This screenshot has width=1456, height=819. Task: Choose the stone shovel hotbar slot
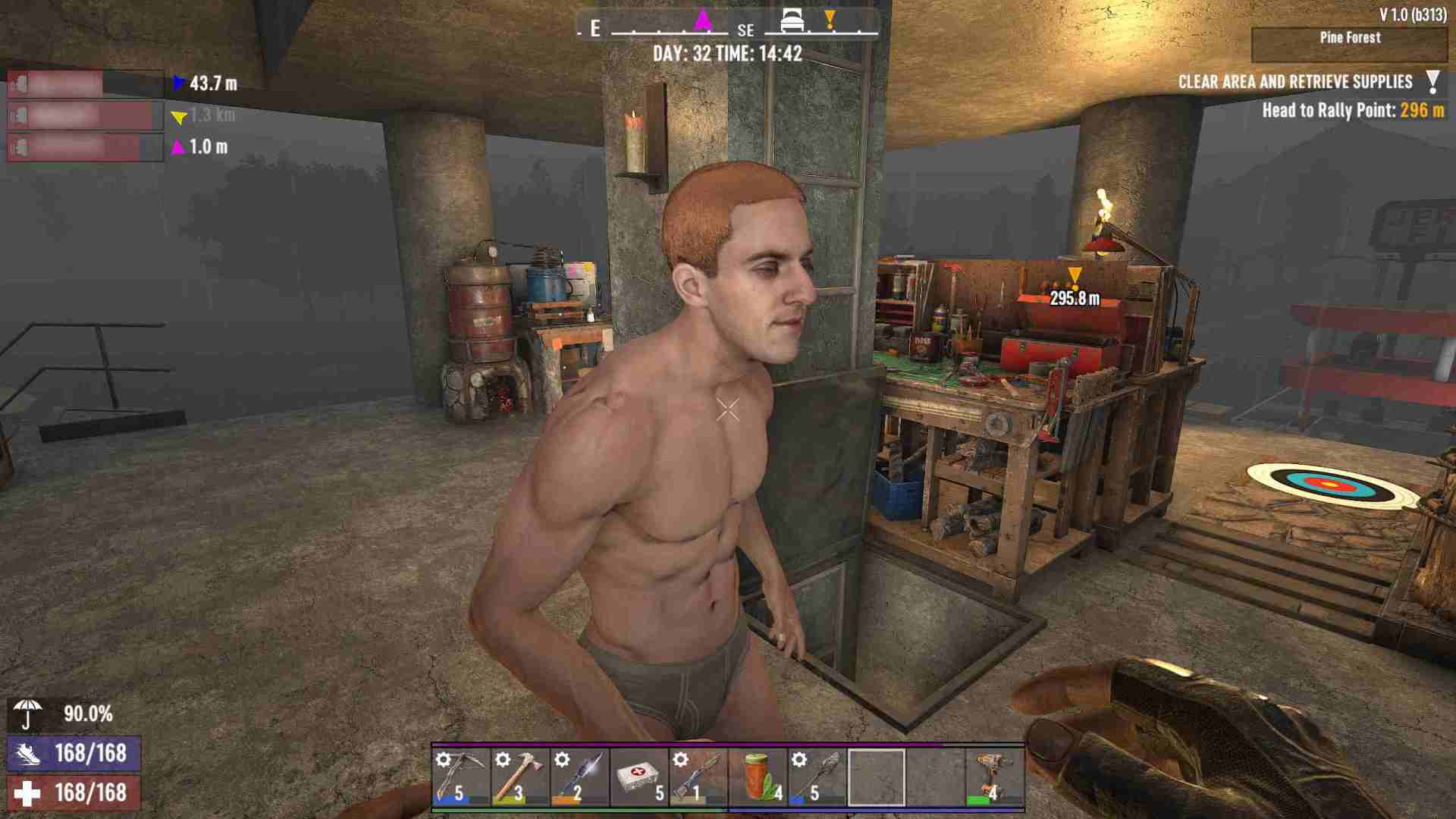point(816,777)
